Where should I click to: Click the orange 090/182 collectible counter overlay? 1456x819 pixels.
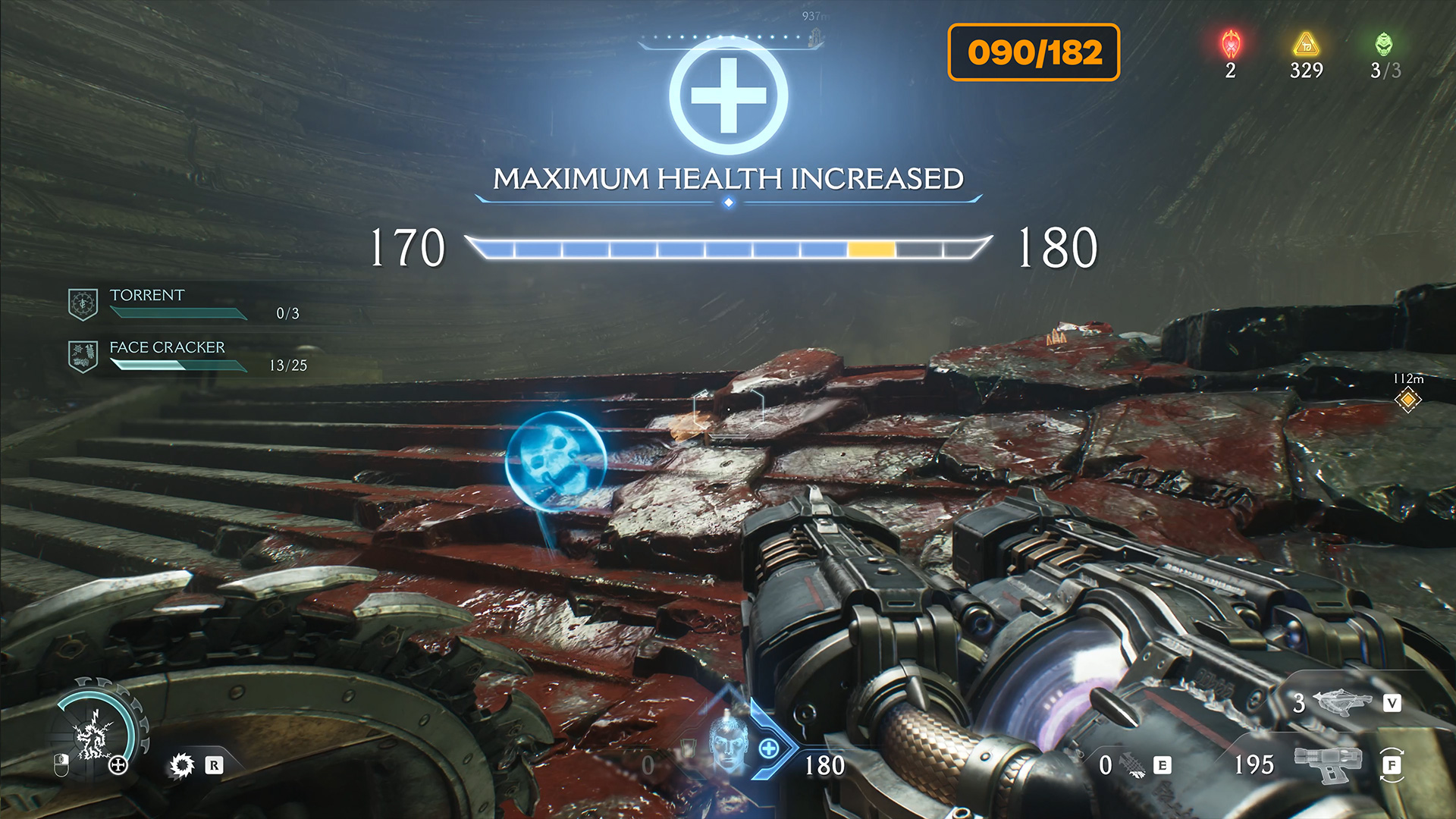(1034, 52)
